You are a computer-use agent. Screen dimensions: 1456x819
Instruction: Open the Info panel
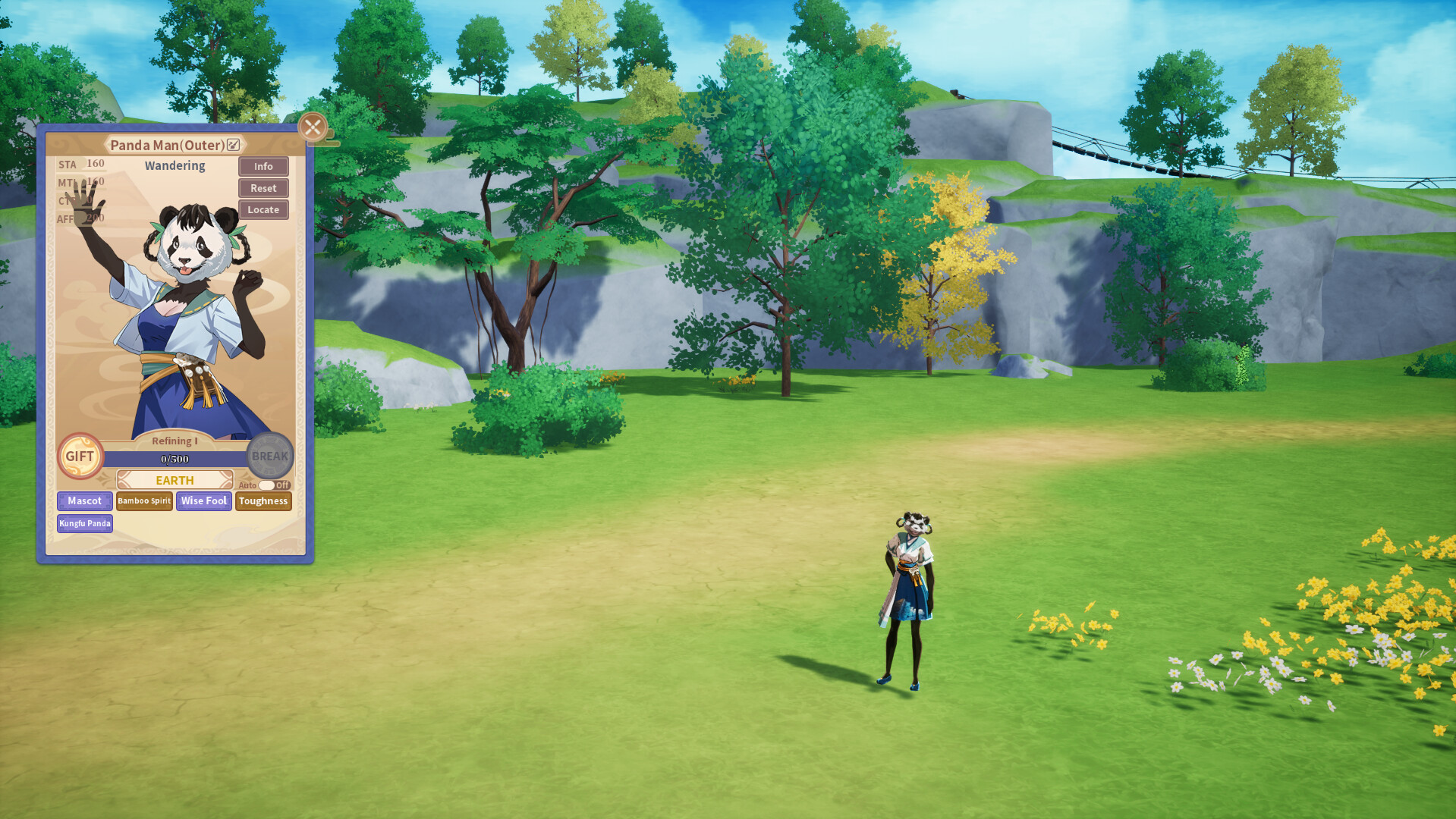pos(263,166)
